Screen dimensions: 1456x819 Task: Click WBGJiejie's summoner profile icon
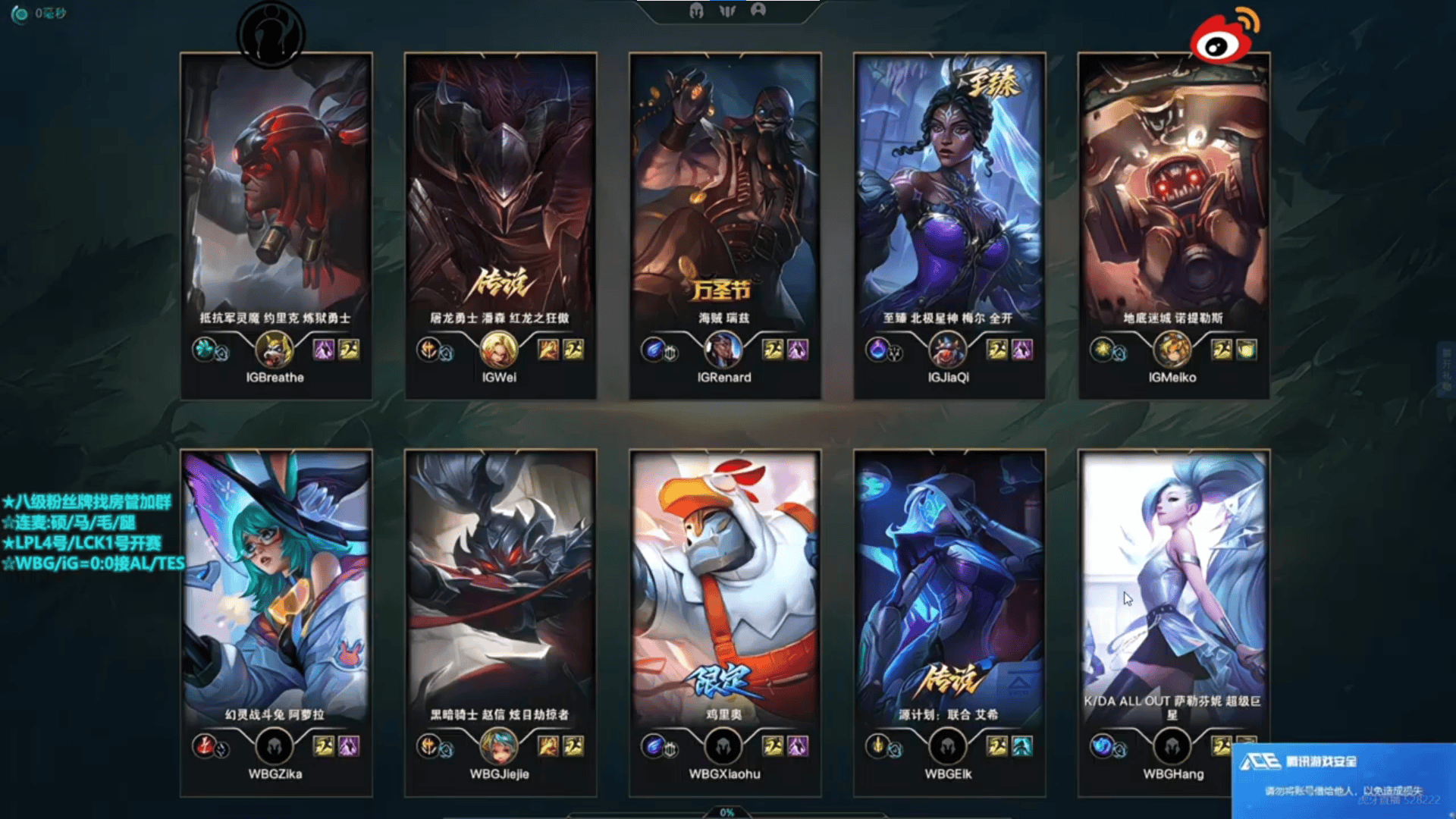[x=499, y=746]
